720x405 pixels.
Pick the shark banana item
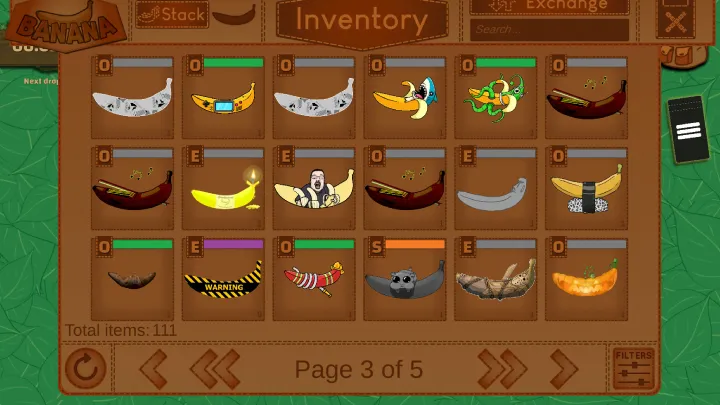405,98
